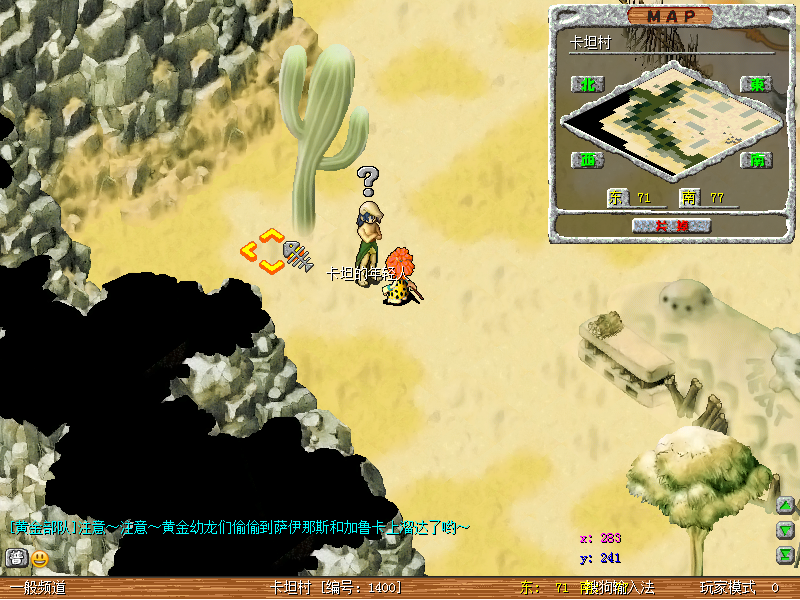Screen dimensions: 800x600
Task: Click the 北 (north) map button
Action: click(588, 85)
